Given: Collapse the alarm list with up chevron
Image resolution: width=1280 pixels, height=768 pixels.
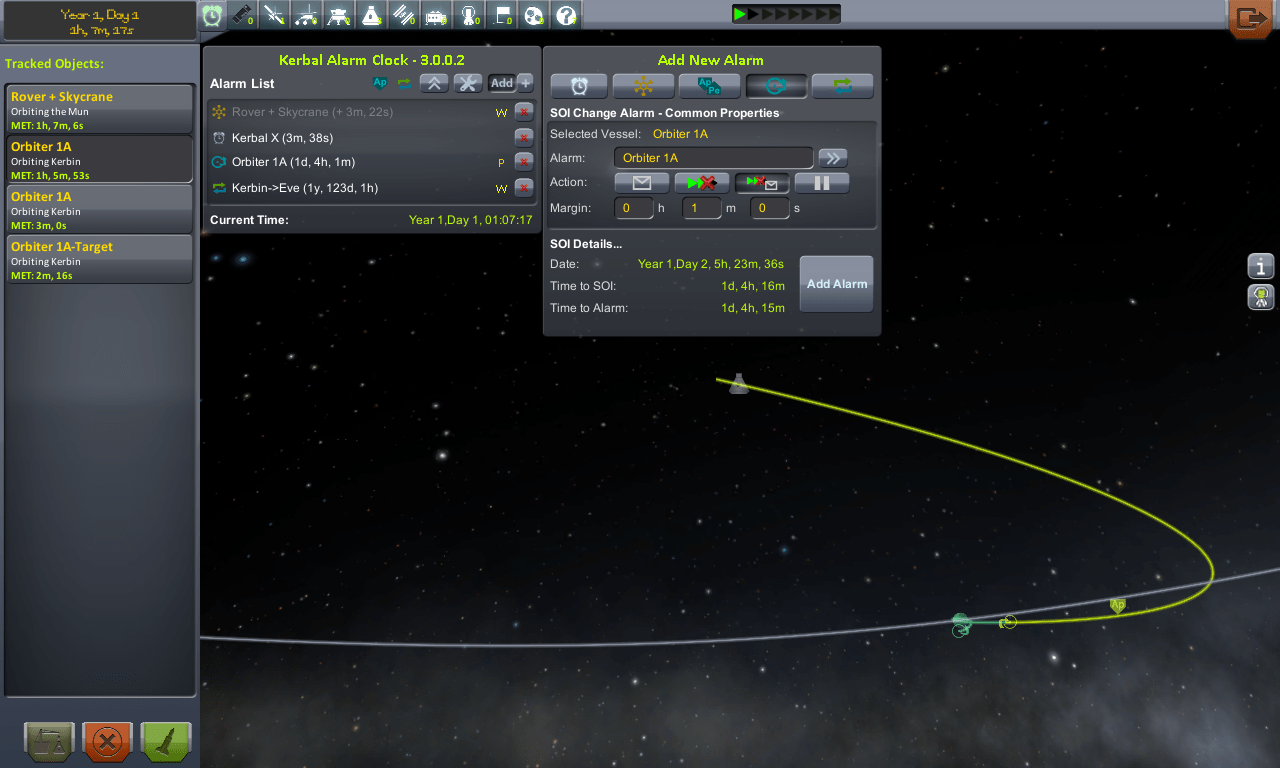Looking at the screenshot, I should click(434, 83).
